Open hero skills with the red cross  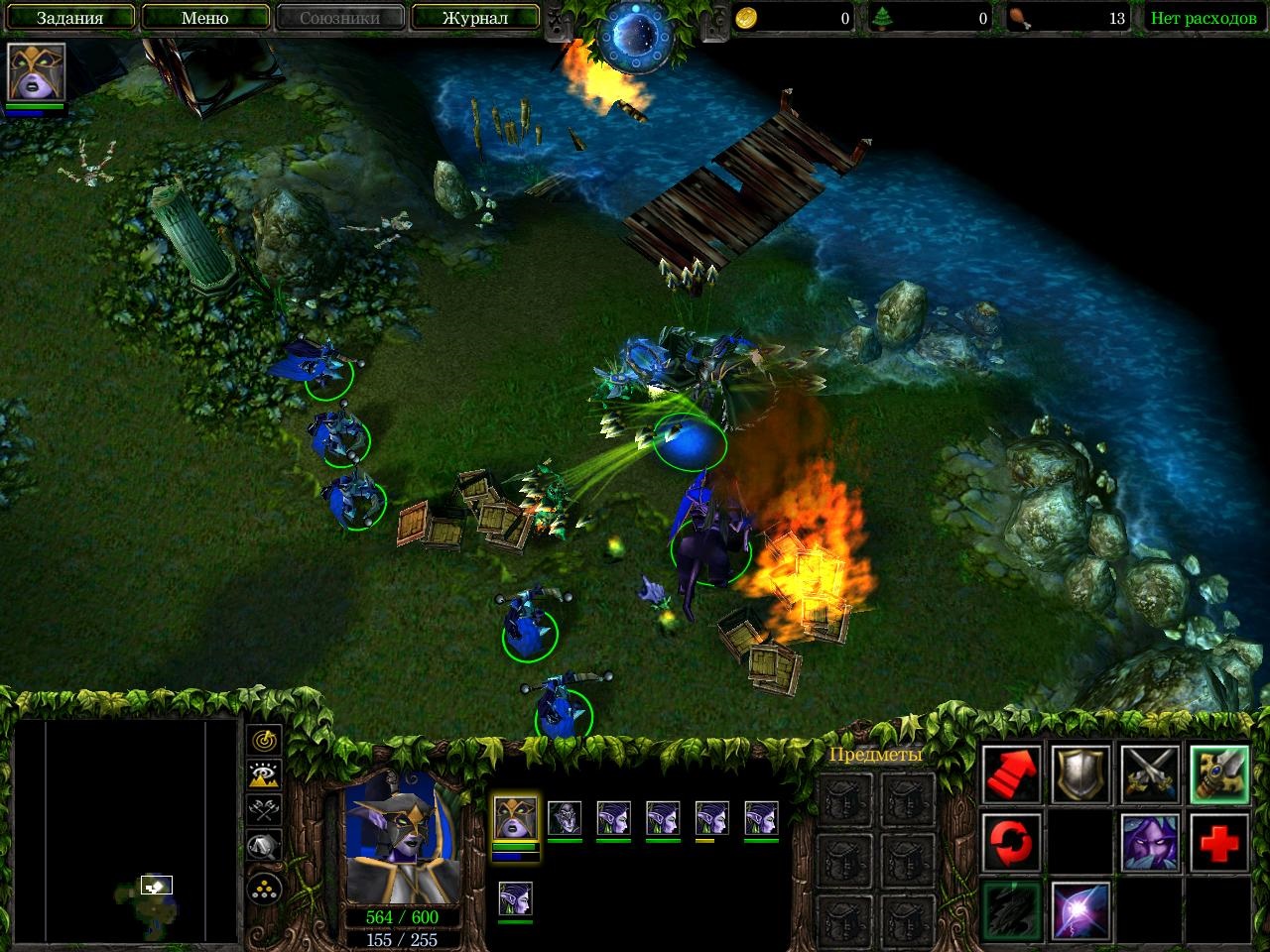coord(1219,842)
